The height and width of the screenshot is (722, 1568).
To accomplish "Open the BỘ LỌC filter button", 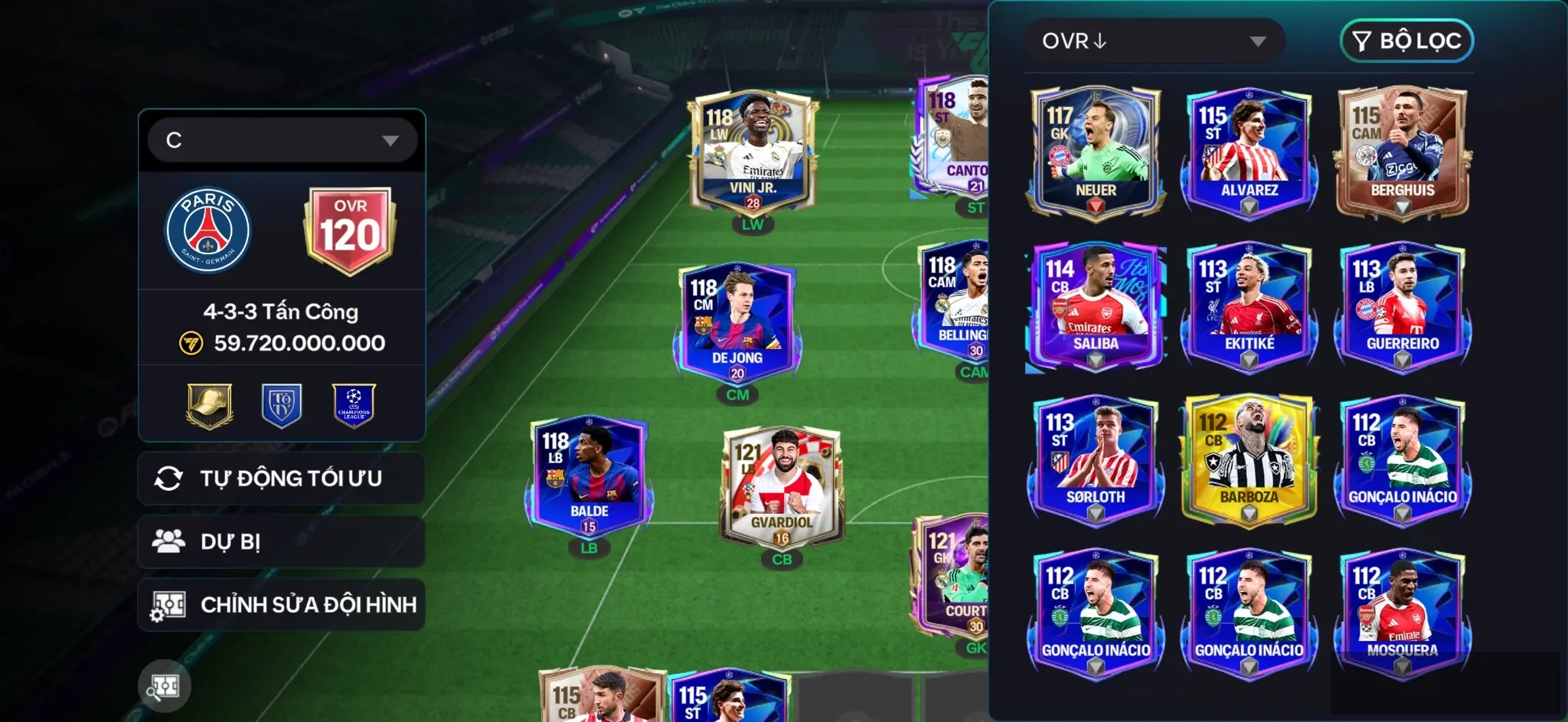I will [x=1406, y=41].
